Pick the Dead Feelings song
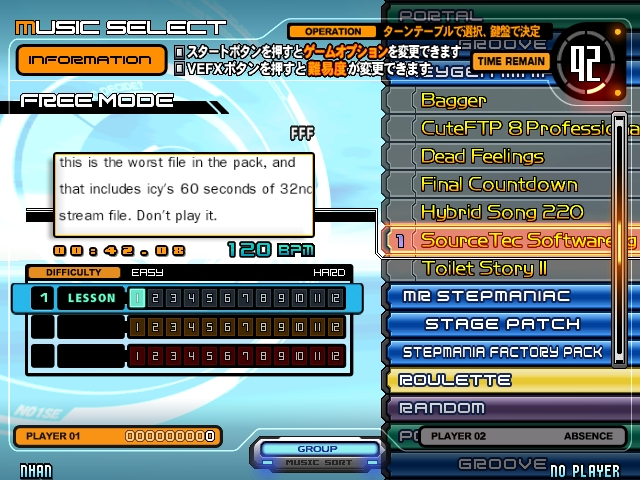The image size is (640, 480). point(482,156)
